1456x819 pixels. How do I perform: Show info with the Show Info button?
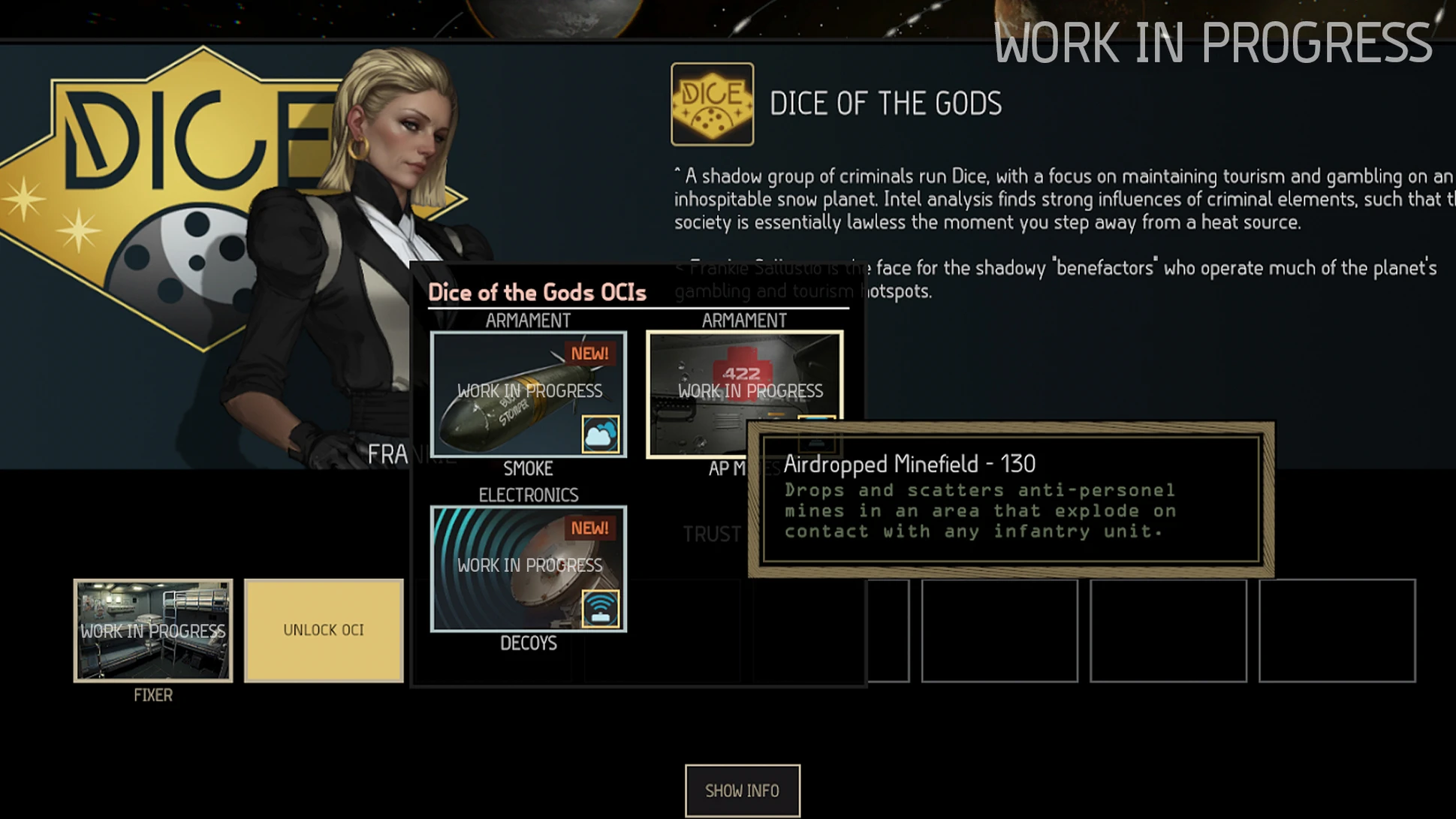742,790
